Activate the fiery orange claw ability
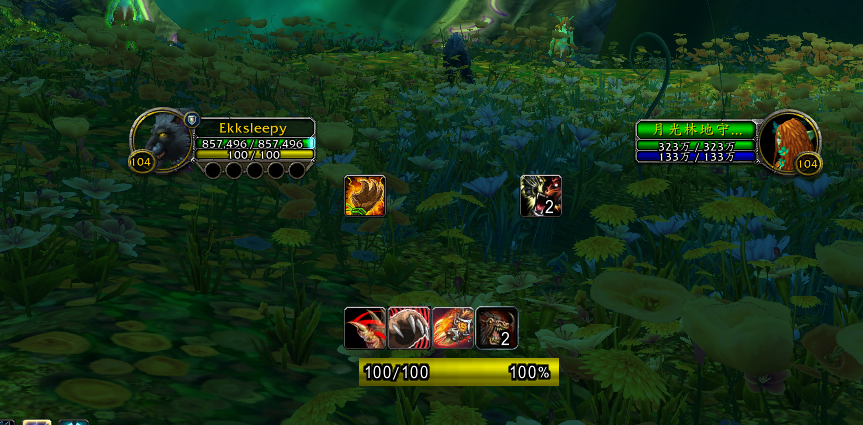This screenshot has width=863, height=425. 365,195
